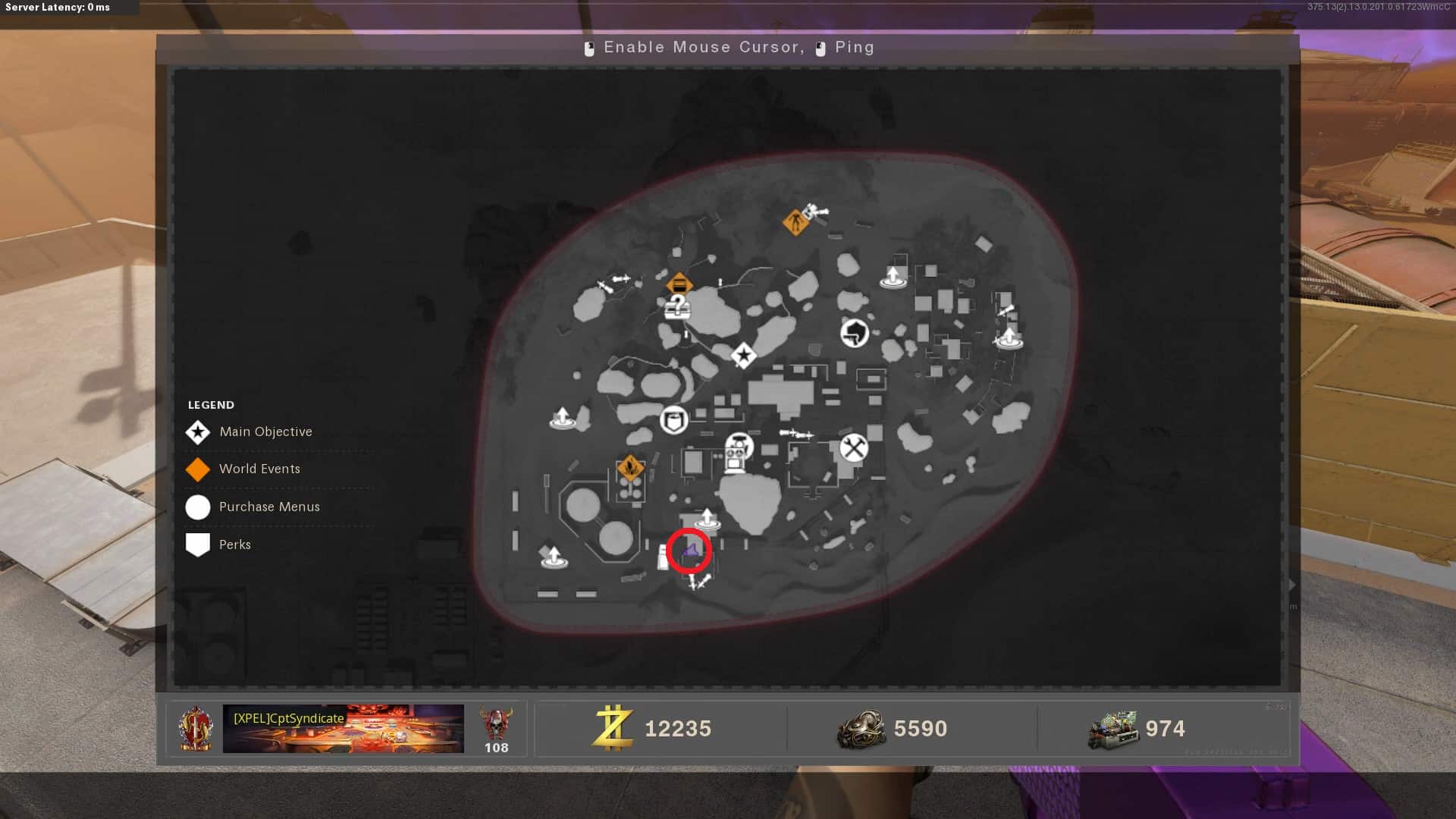Ping the crossed tools crafting station
Image resolution: width=1456 pixels, height=819 pixels.
click(x=854, y=447)
